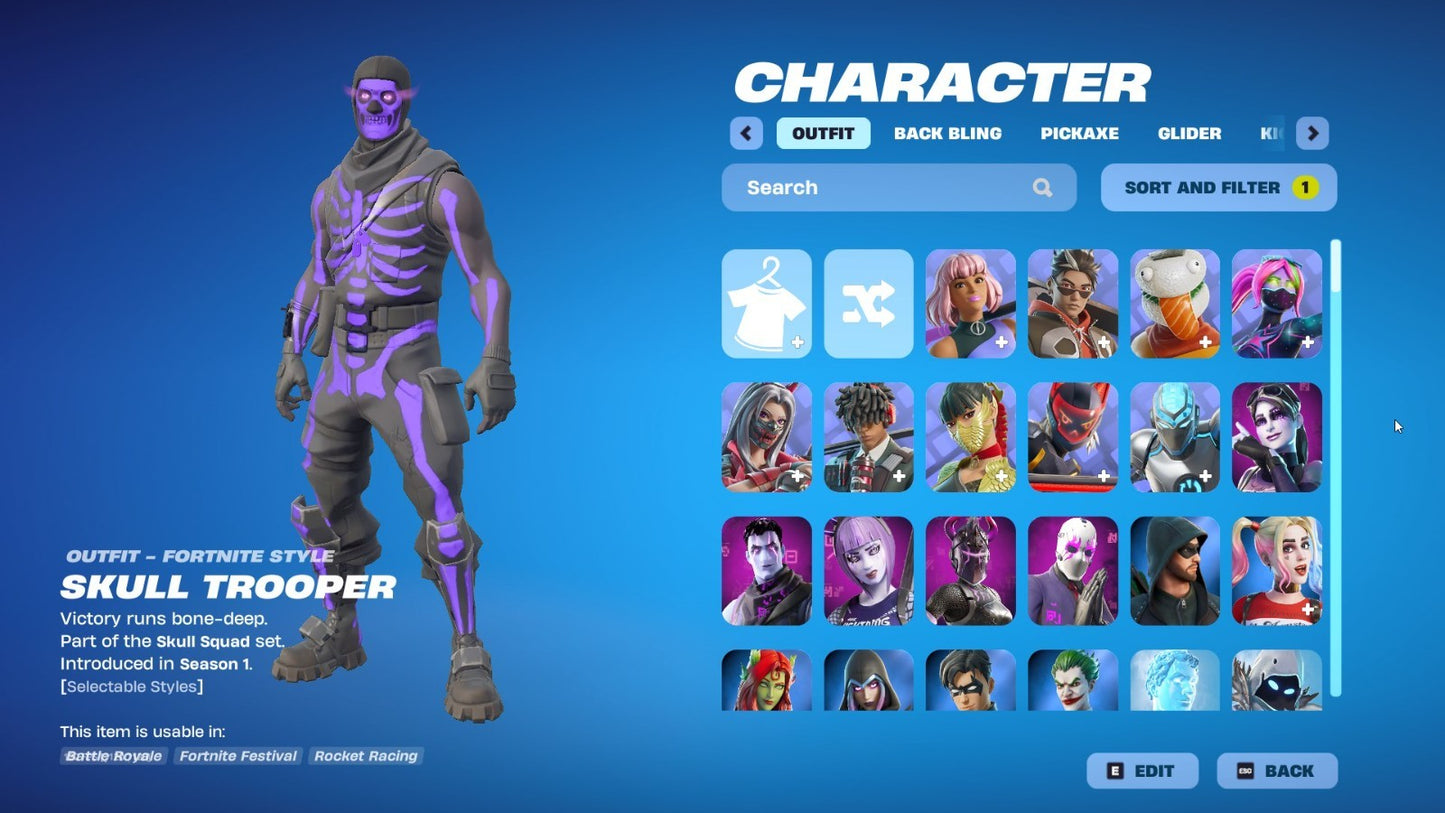
Task: Click the magnifying glass in the search bar
Action: (x=1042, y=187)
